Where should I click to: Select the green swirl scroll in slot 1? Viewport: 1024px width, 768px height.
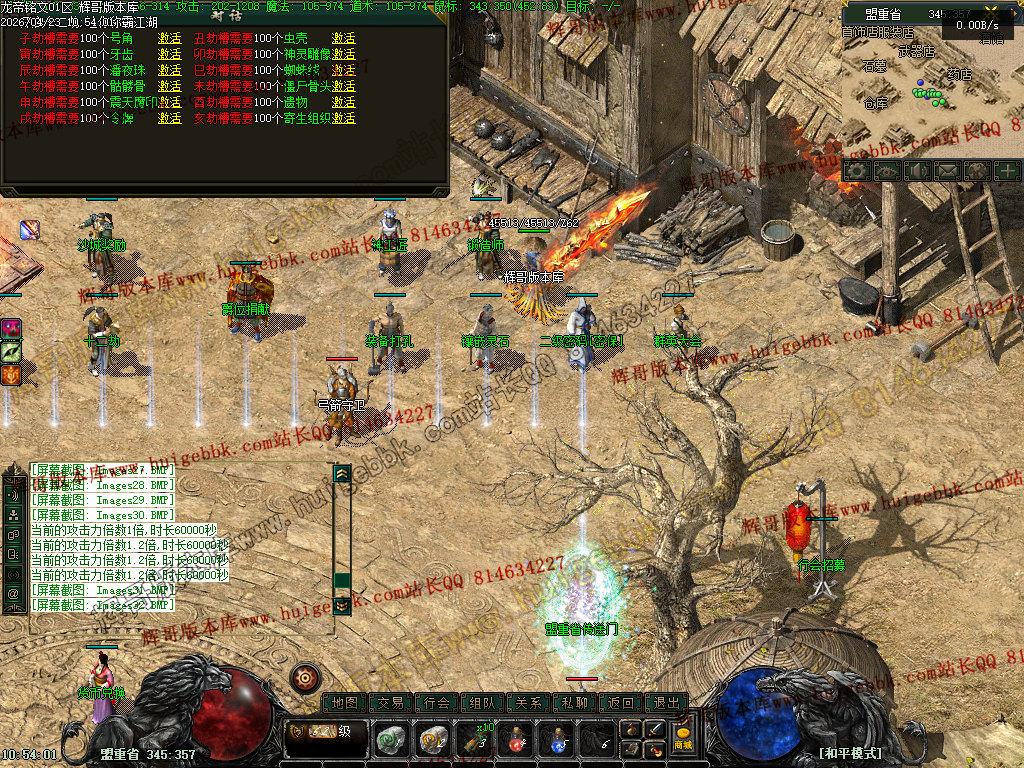pos(391,741)
